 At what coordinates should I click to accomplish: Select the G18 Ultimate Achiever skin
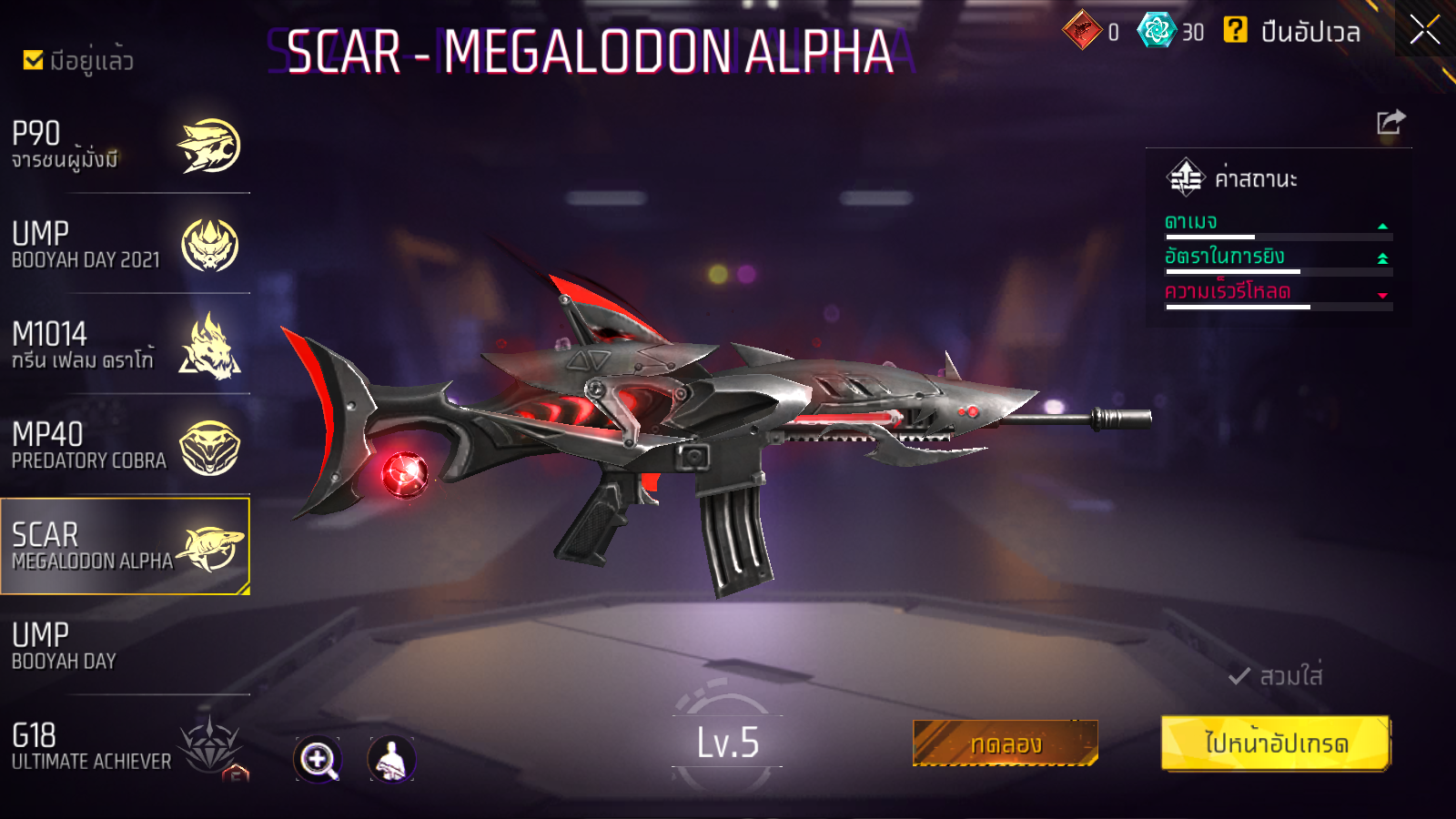pyautogui.click(x=125, y=746)
